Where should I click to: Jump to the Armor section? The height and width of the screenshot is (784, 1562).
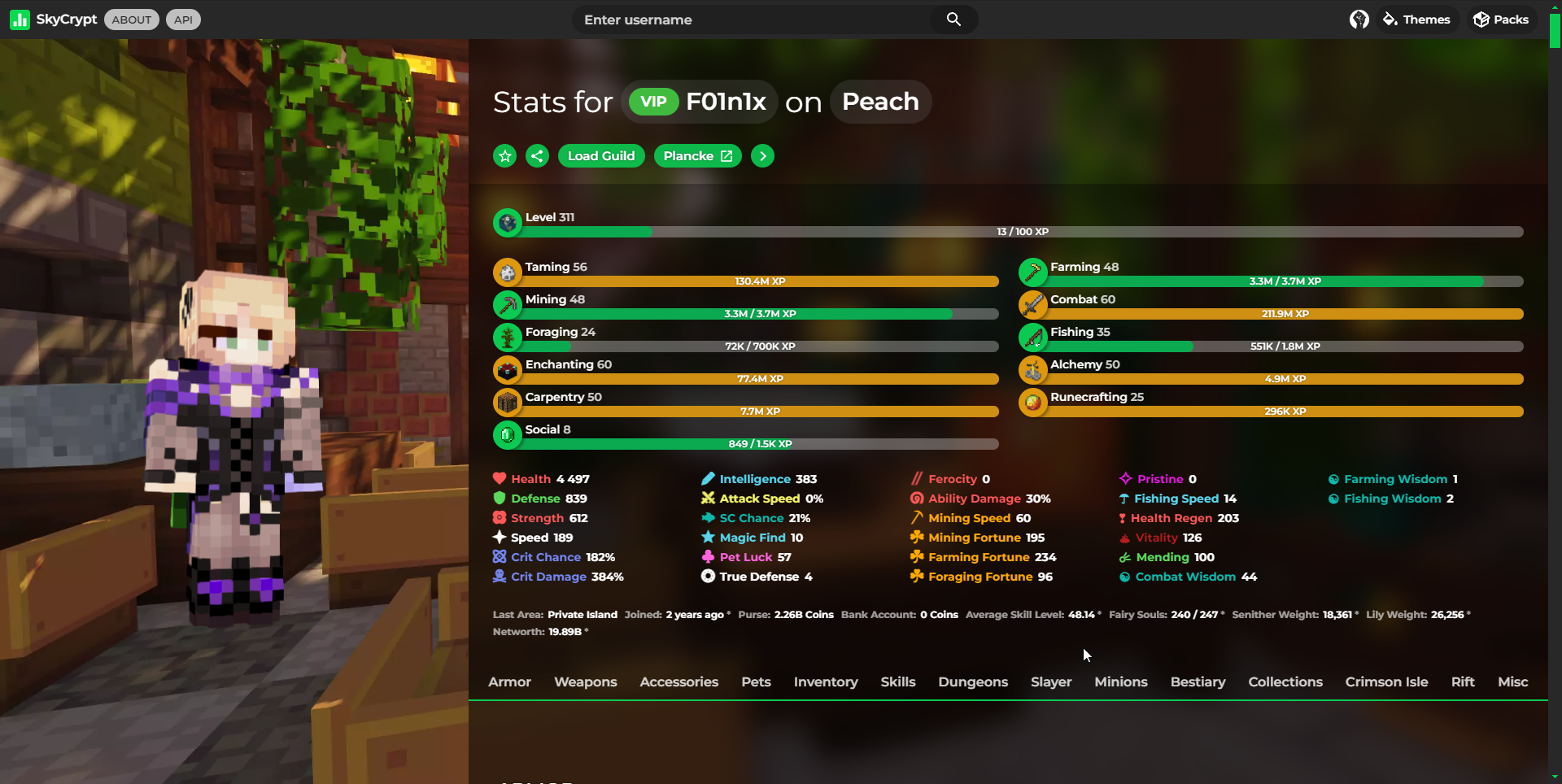point(509,682)
